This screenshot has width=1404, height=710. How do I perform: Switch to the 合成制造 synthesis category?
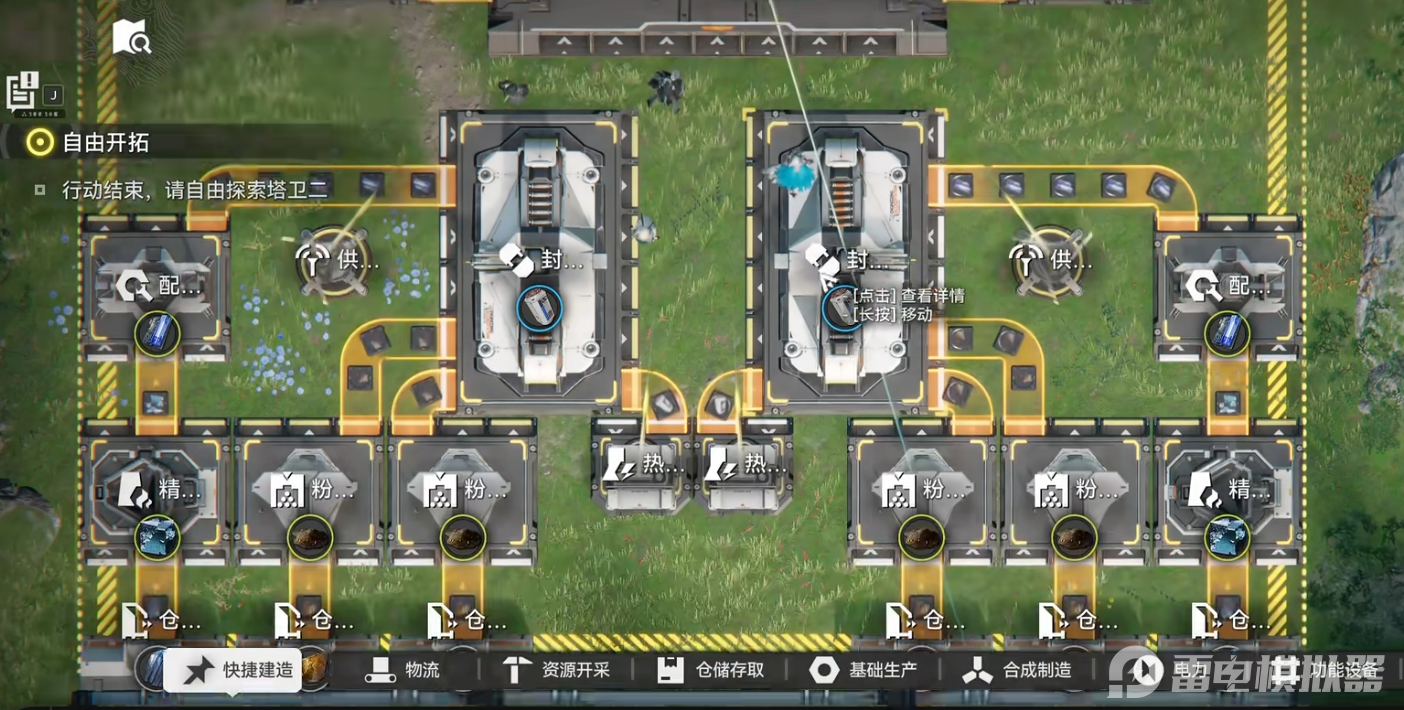point(1018,670)
